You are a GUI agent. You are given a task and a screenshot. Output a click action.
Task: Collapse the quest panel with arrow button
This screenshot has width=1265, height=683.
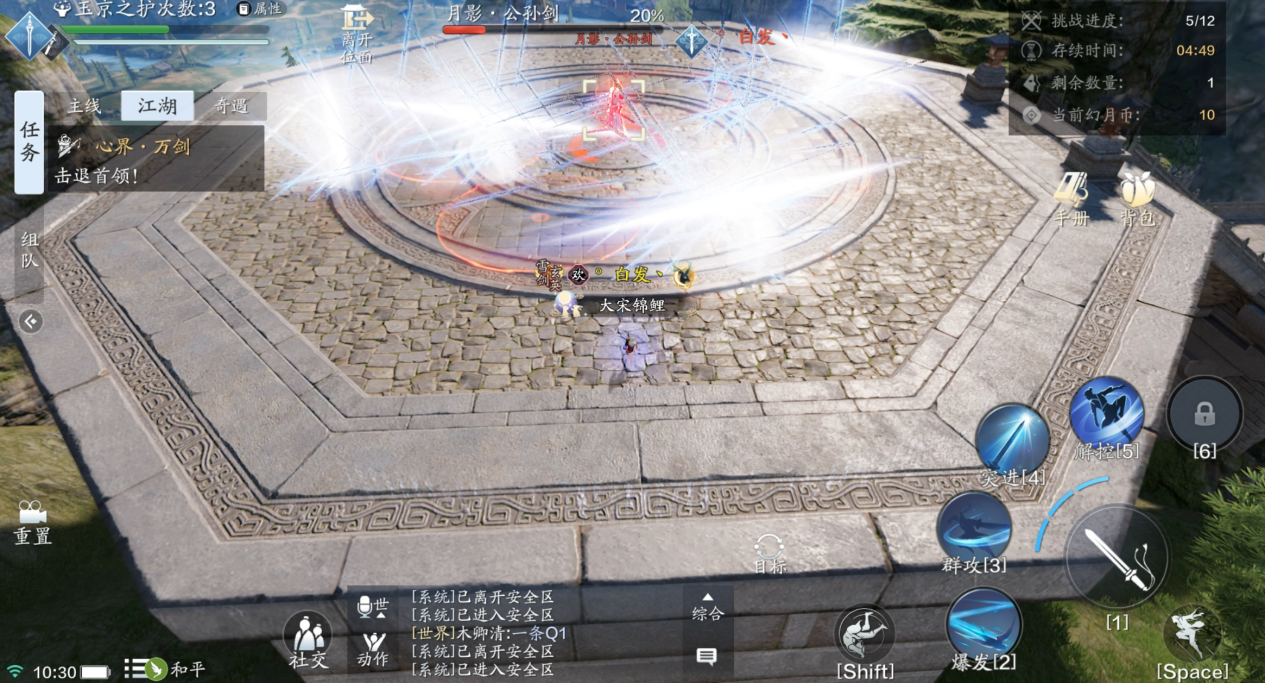(30, 321)
